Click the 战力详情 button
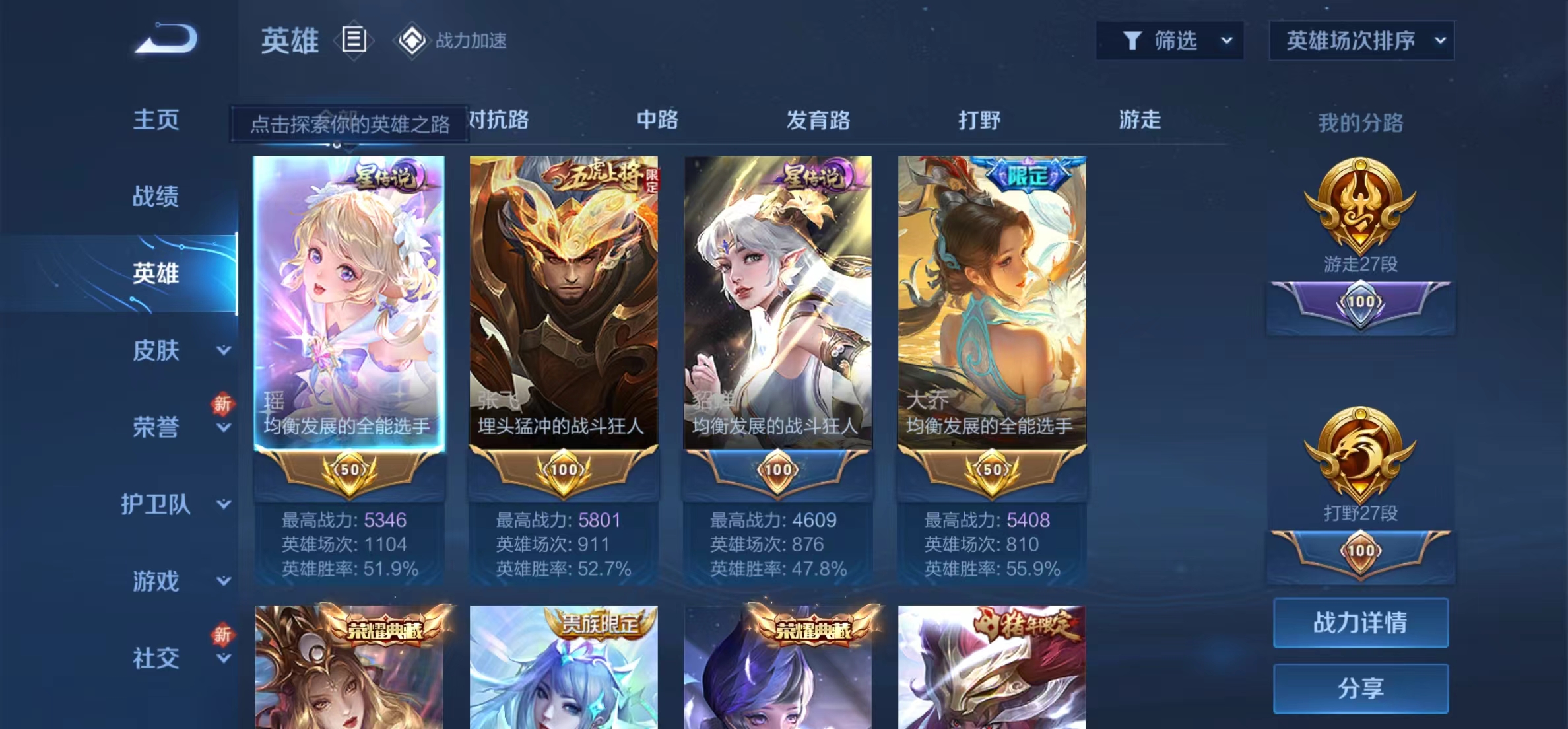 (1359, 623)
